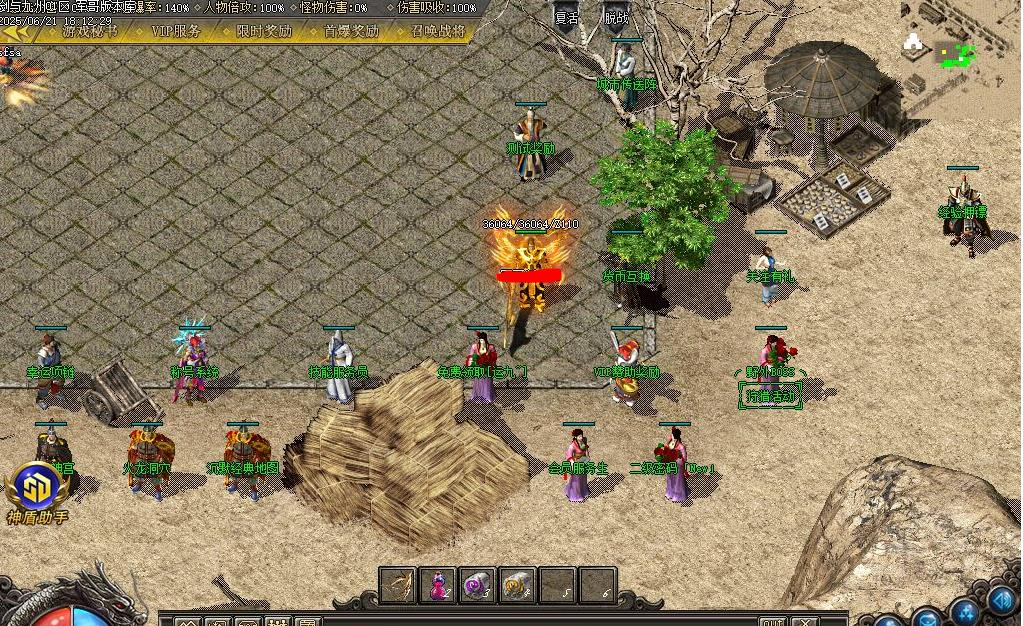This screenshot has width=1023, height=626.
Task: Select the golden scroll hotbar slot
Action: 518,585
